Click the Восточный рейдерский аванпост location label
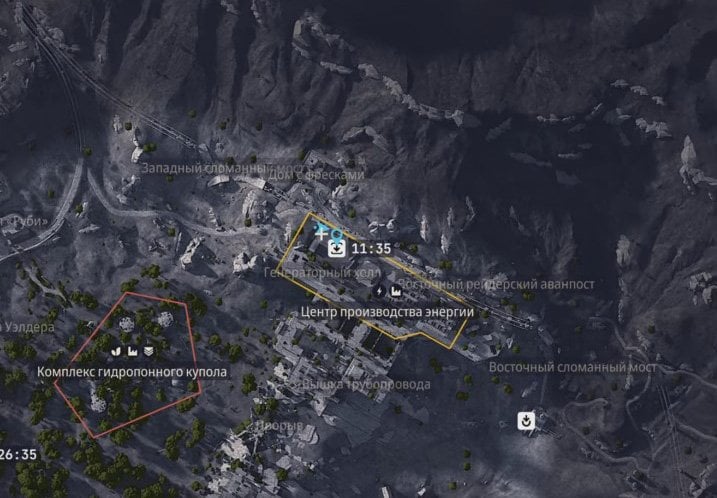 (x=498, y=285)
